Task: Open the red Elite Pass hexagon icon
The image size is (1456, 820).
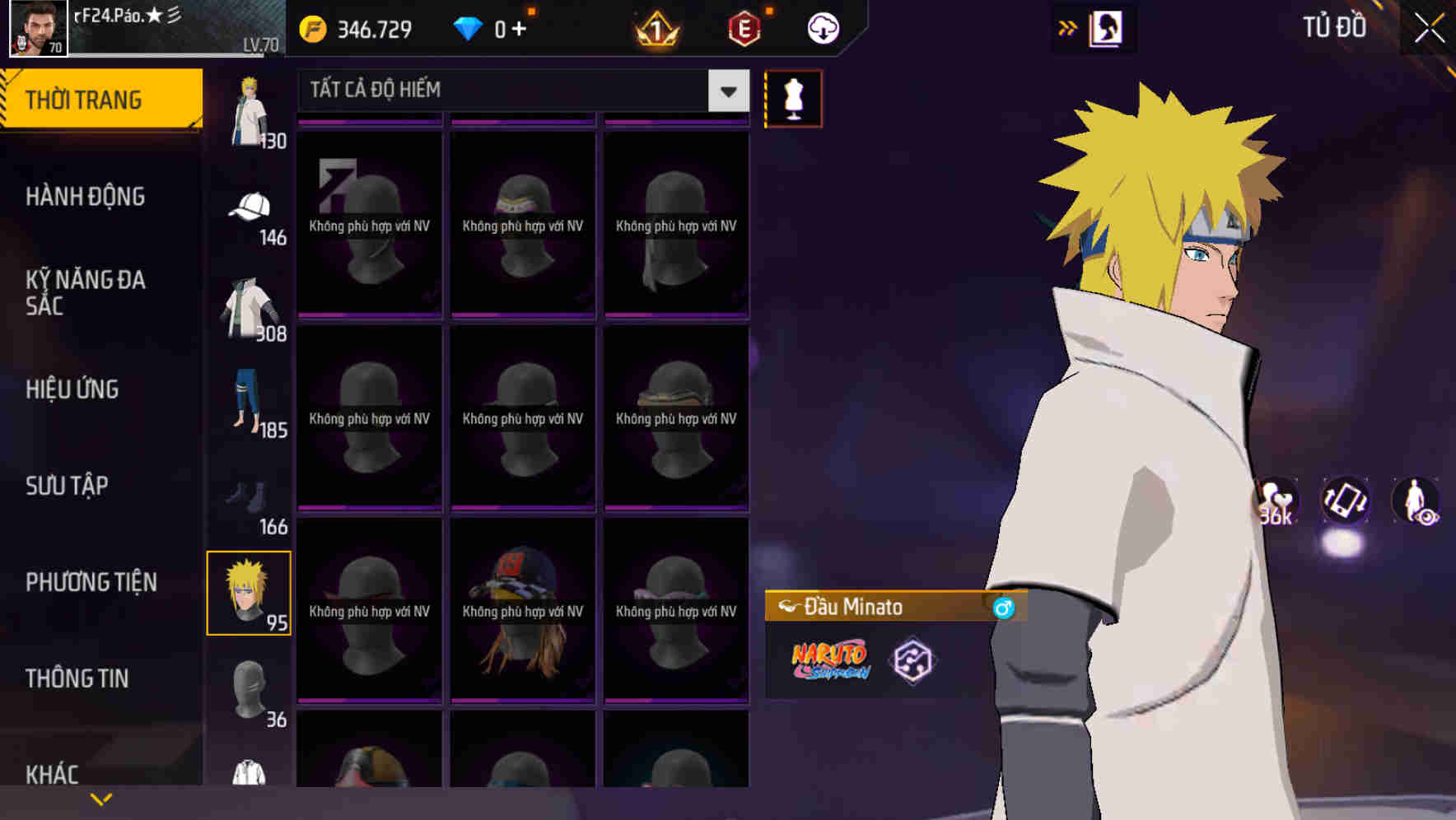Action: tap(744, 27)
